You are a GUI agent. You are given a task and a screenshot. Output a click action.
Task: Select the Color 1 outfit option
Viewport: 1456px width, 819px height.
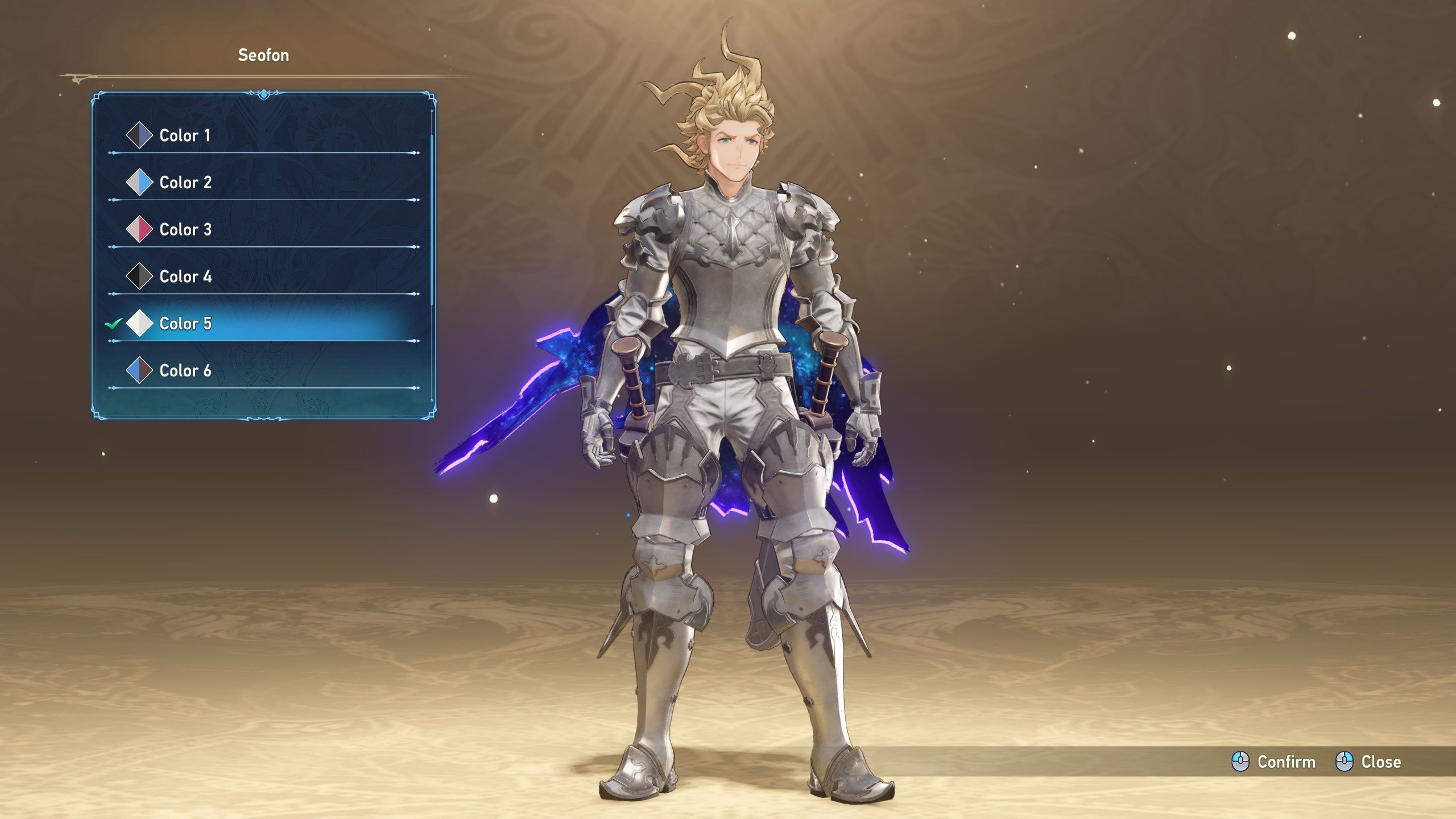pos(185,135)
